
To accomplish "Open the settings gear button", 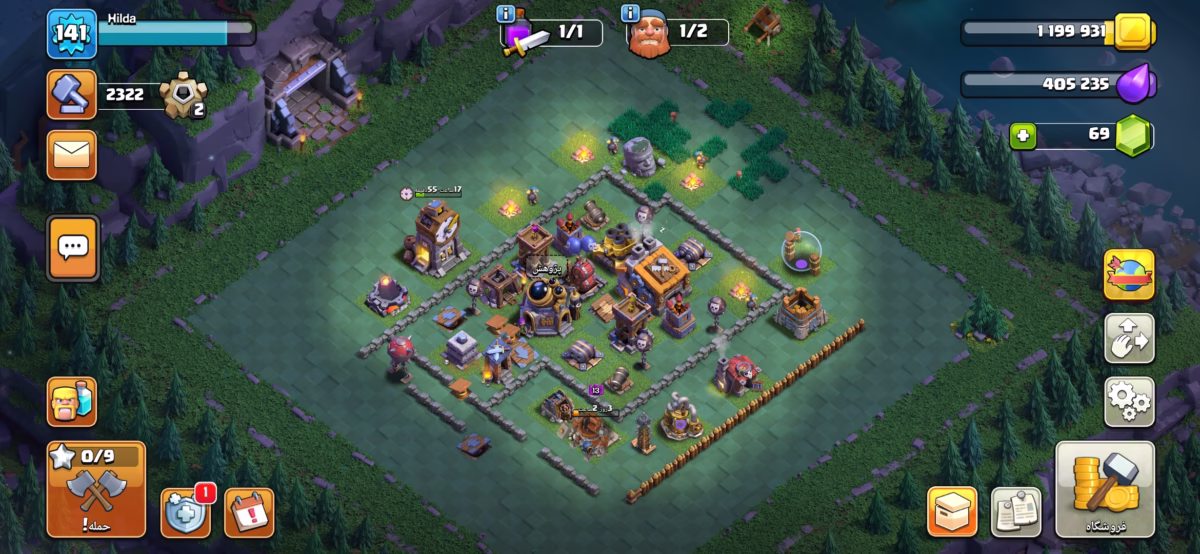I will (1129, 401).
